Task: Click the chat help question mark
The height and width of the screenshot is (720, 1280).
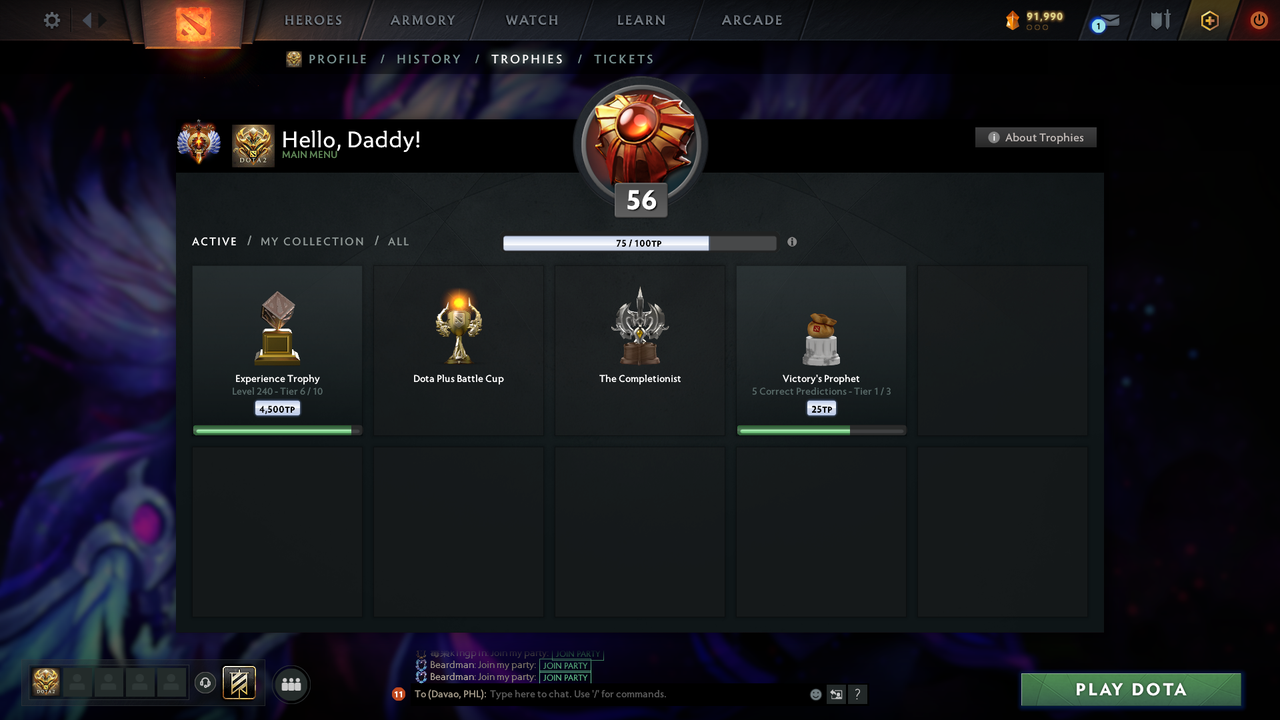Action: (857, 693)
